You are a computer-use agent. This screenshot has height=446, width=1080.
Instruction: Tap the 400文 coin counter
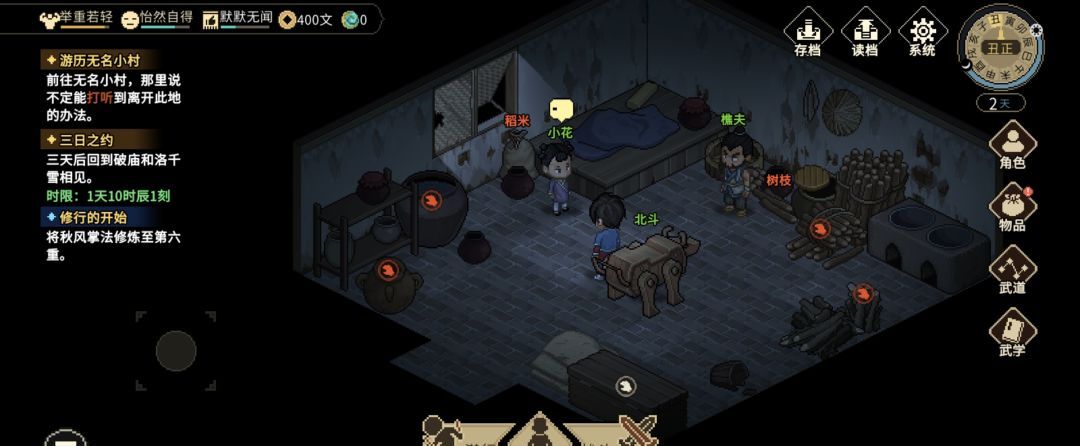point(306,19)
